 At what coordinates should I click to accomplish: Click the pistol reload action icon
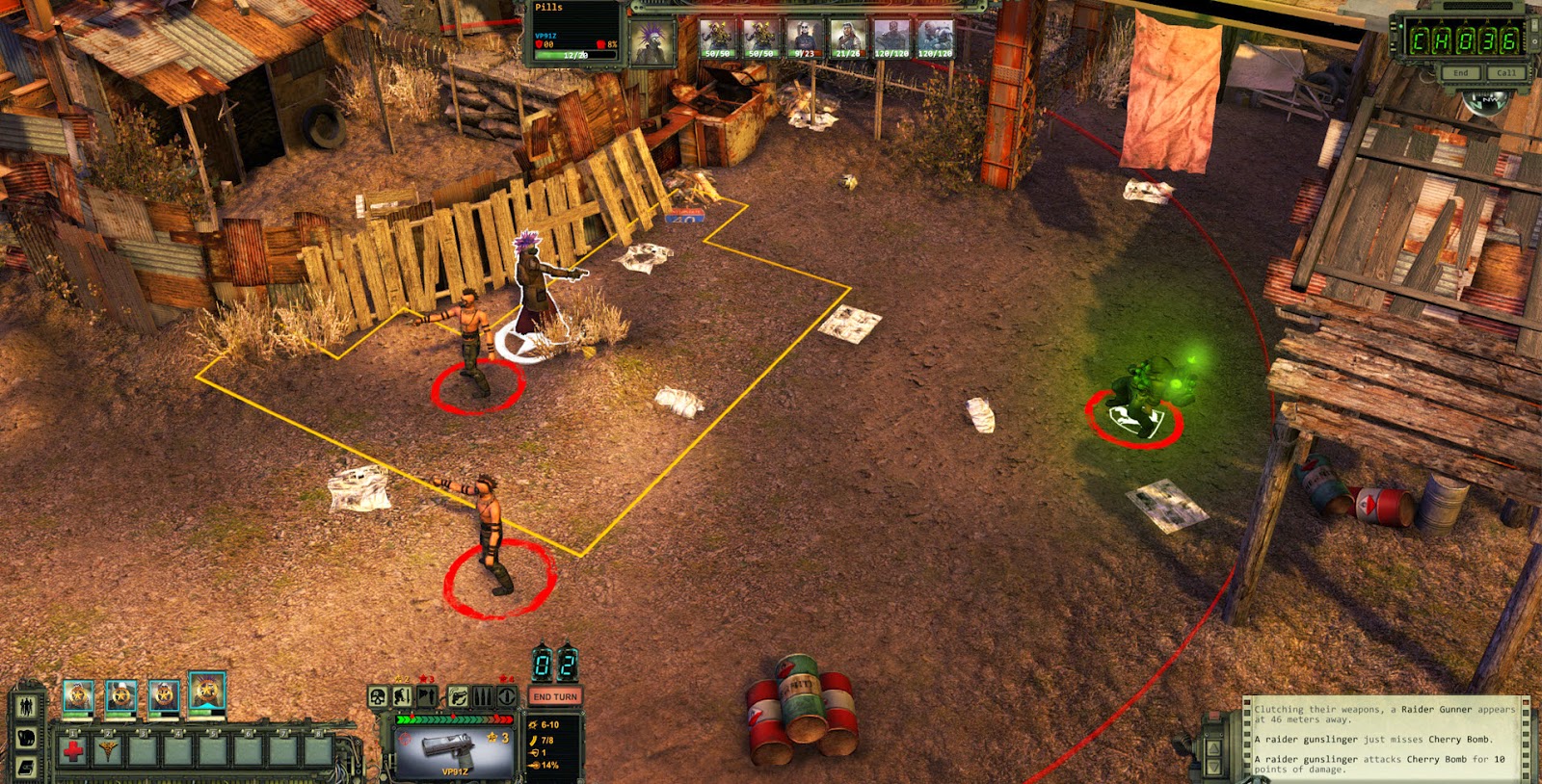click(458, 696)
